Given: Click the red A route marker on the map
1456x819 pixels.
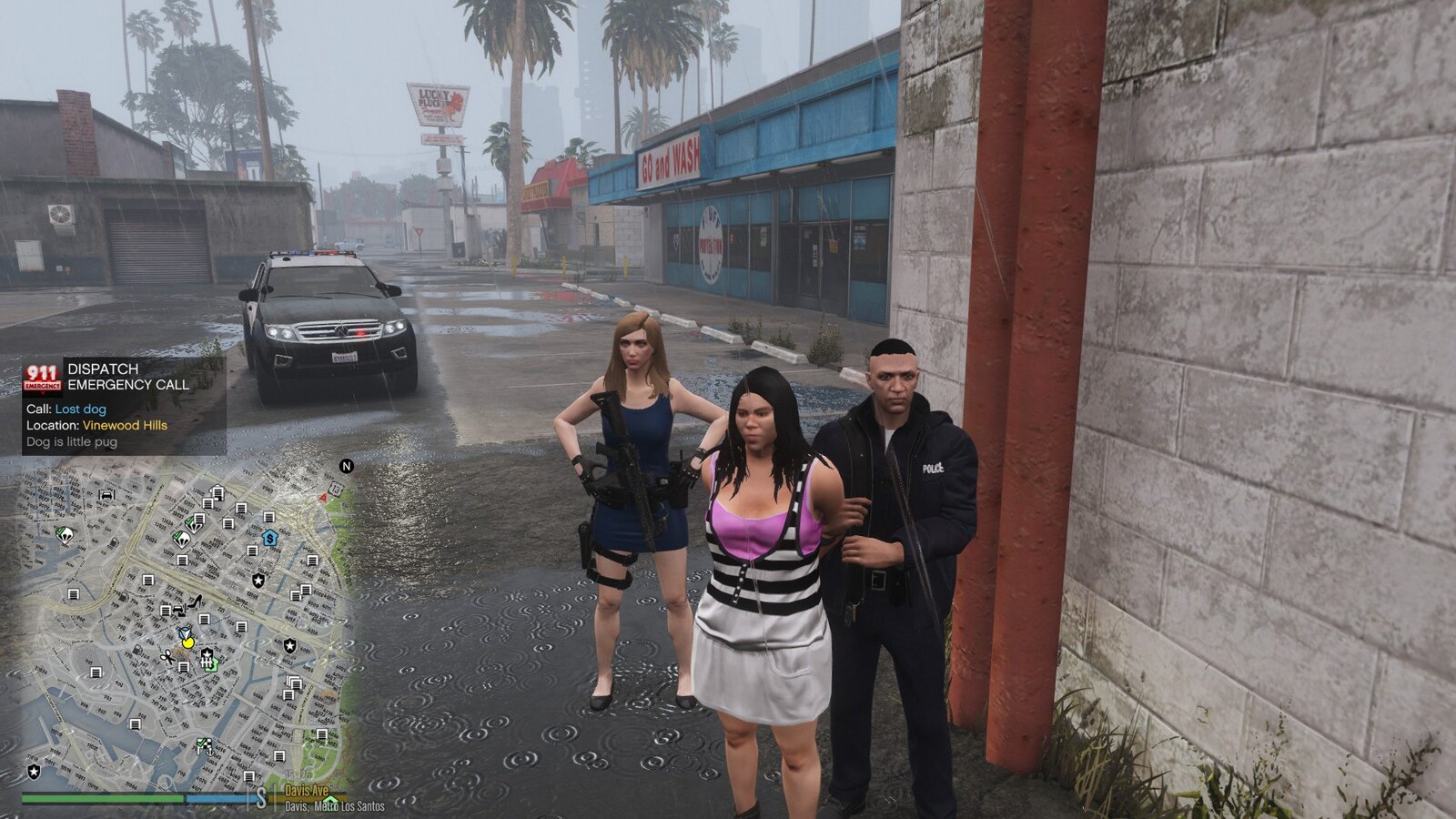Looking at the screenshot, I should (324, 498).
